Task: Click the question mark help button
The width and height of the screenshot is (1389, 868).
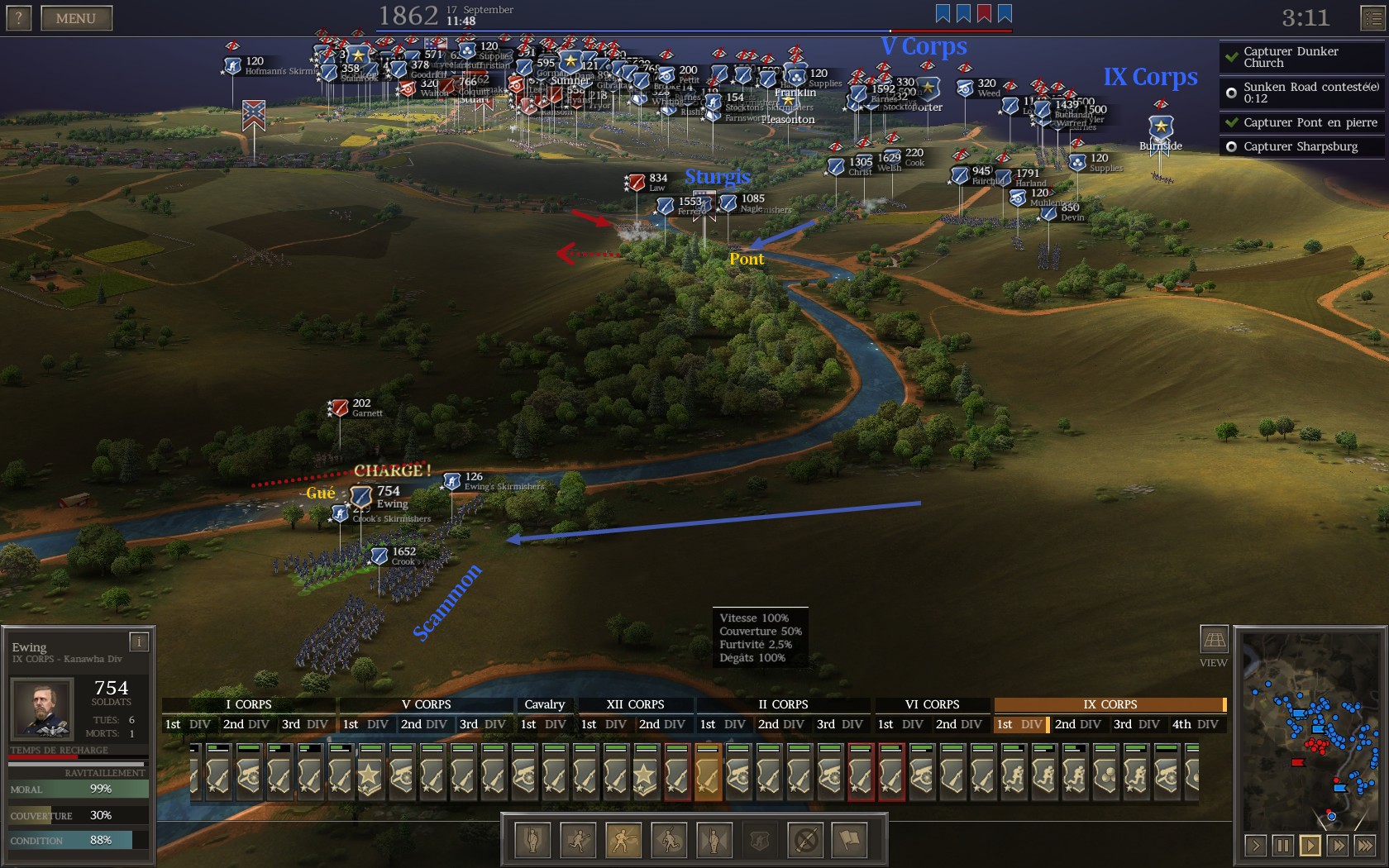Action: tap(18, 18)
